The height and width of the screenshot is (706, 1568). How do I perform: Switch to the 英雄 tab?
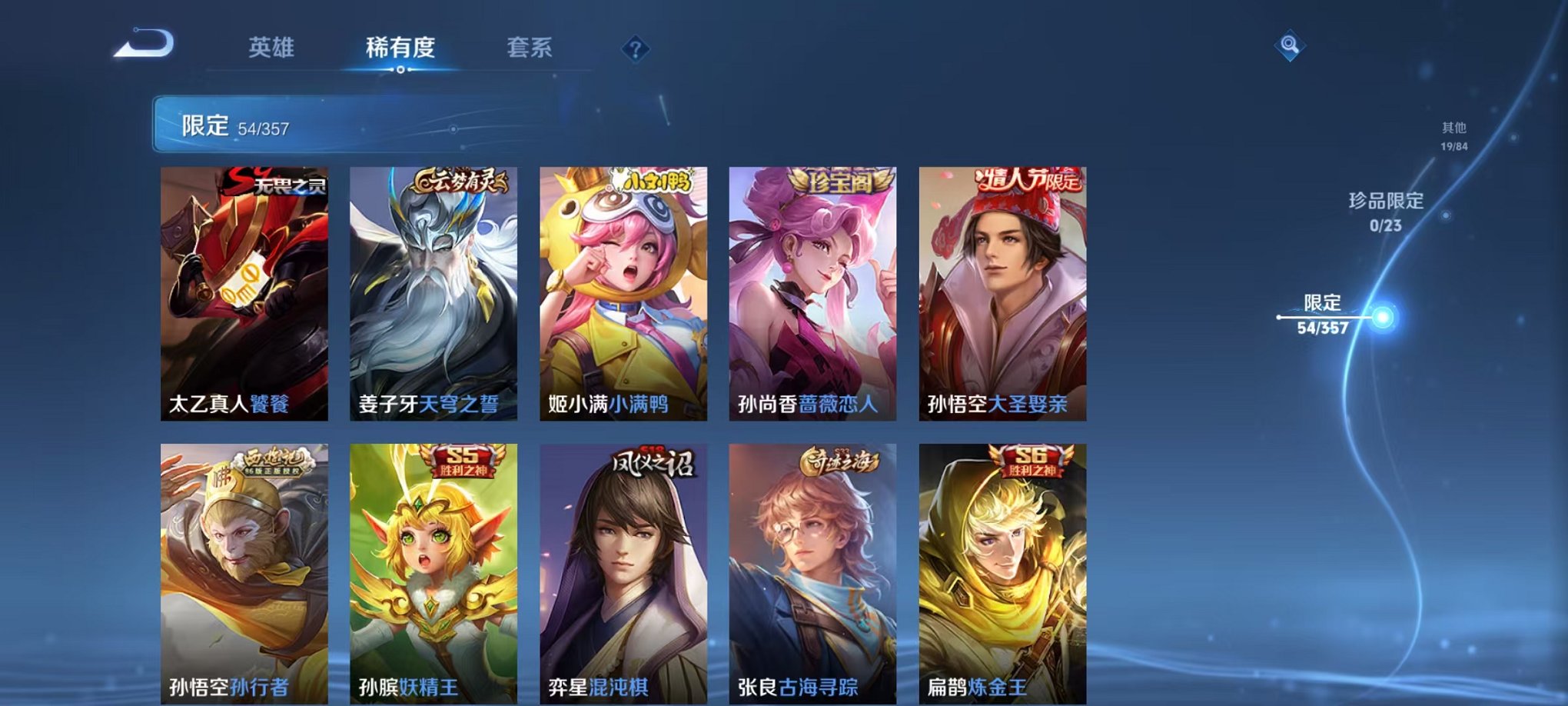[x=271, y=48]
